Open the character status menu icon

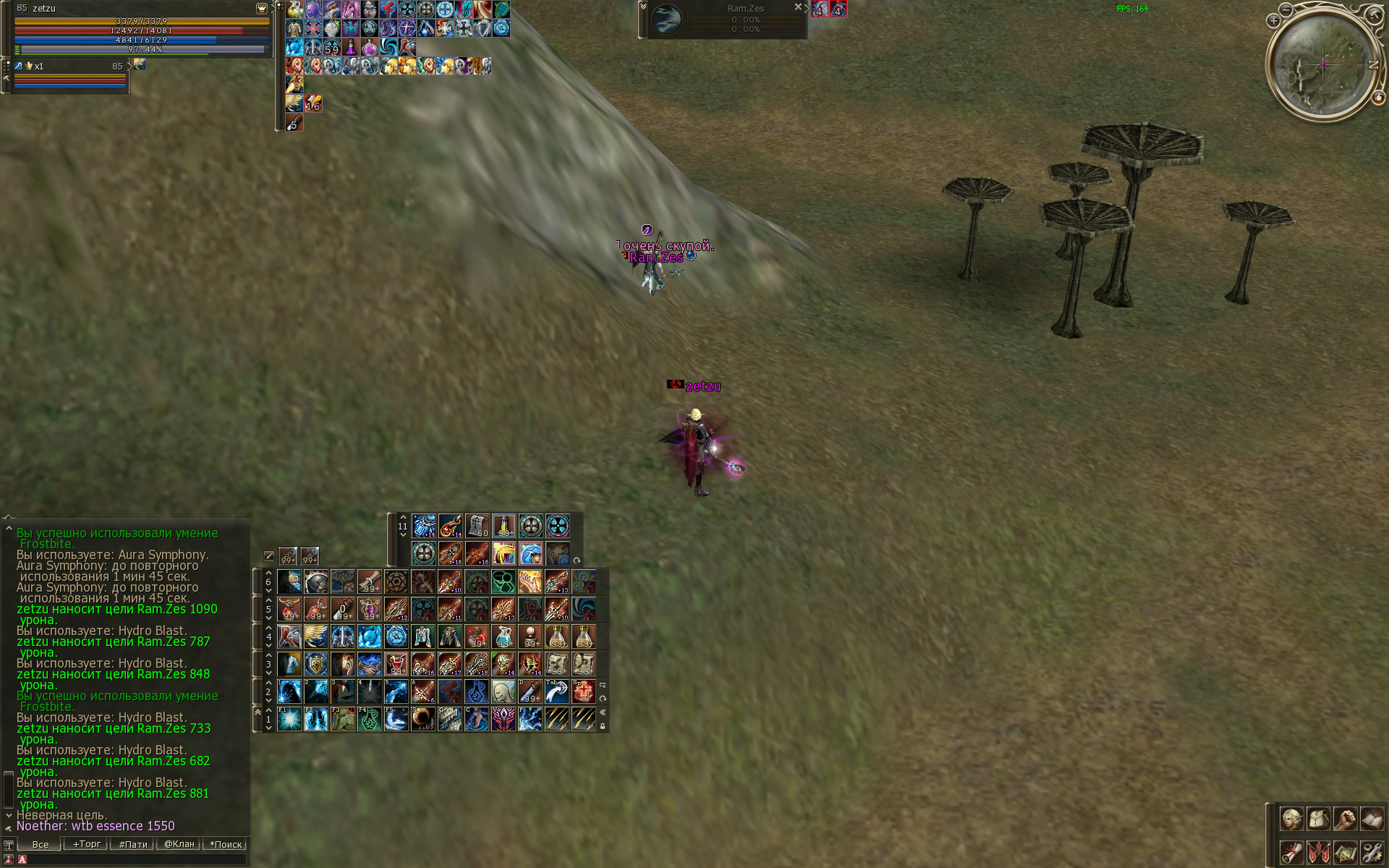(1291, 820)
